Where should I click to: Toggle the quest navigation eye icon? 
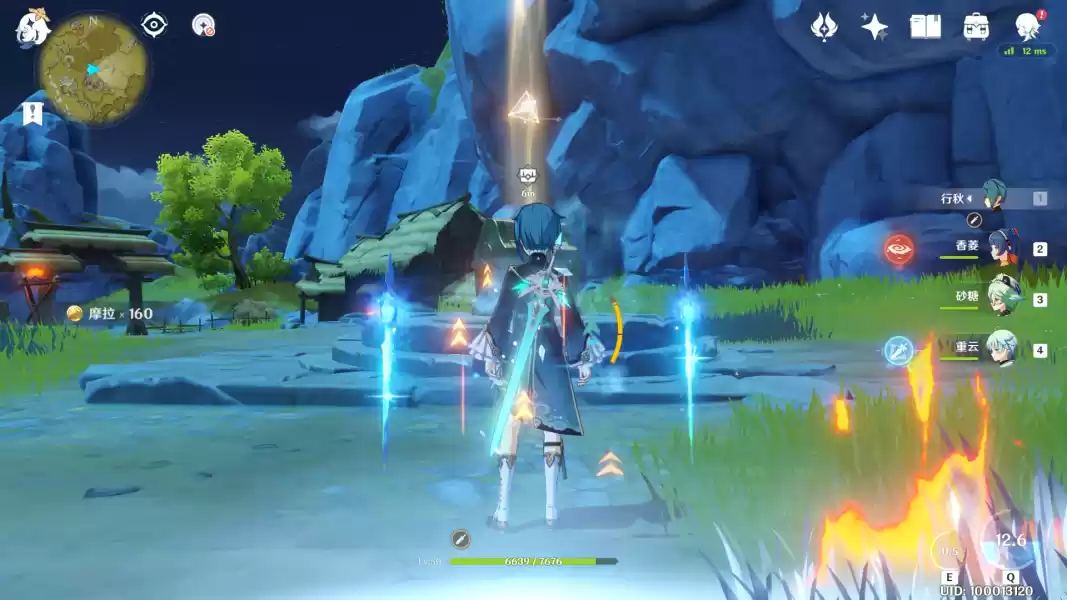154,25
